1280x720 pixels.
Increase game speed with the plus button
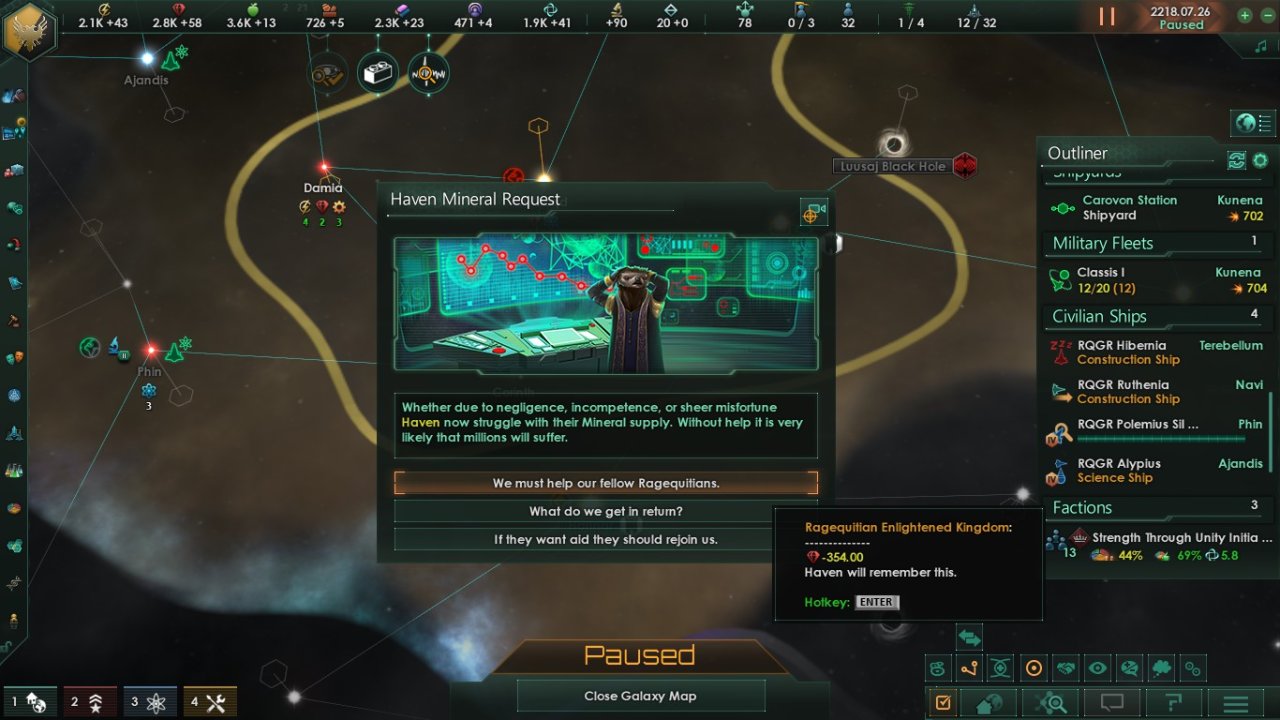(1245, 15)
